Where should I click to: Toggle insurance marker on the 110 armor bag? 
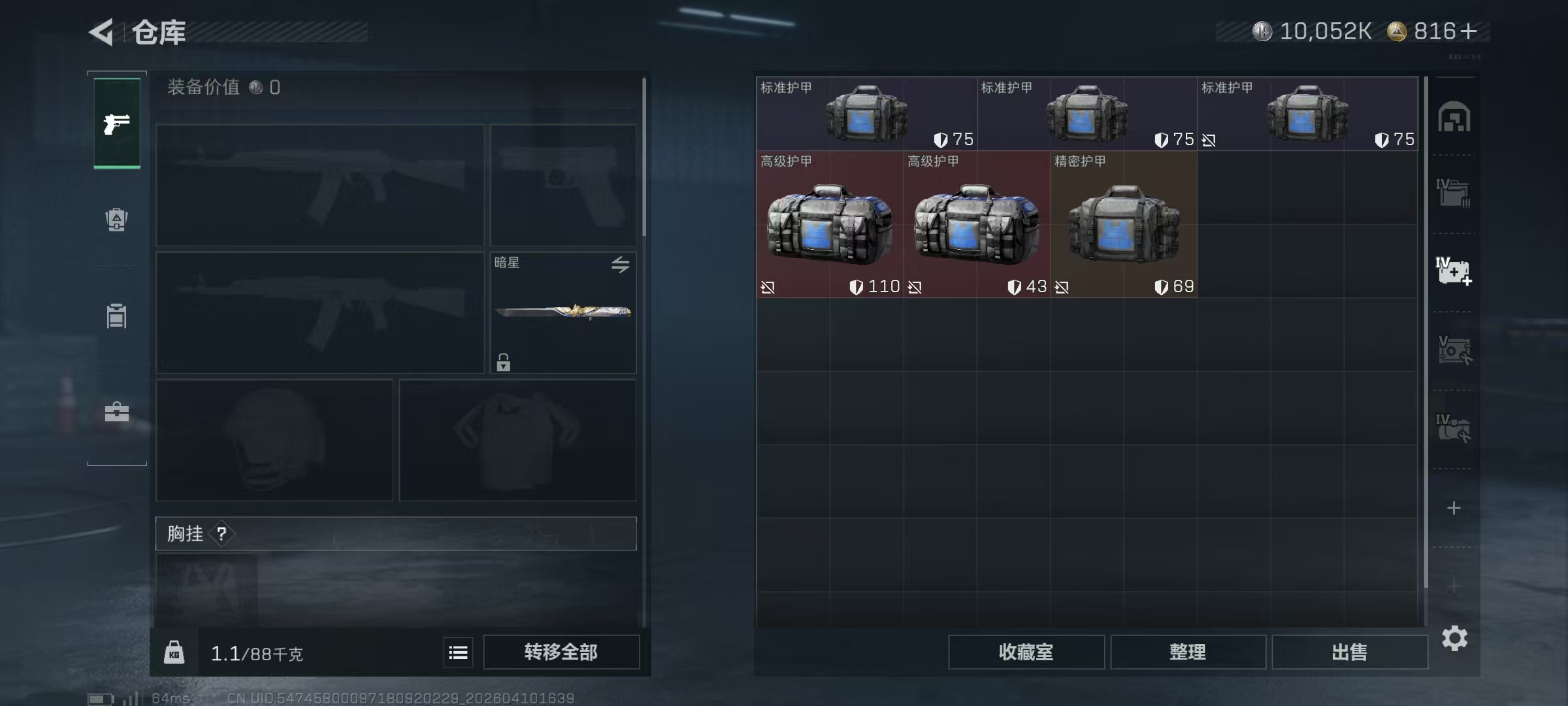click(x=768, y=286)
